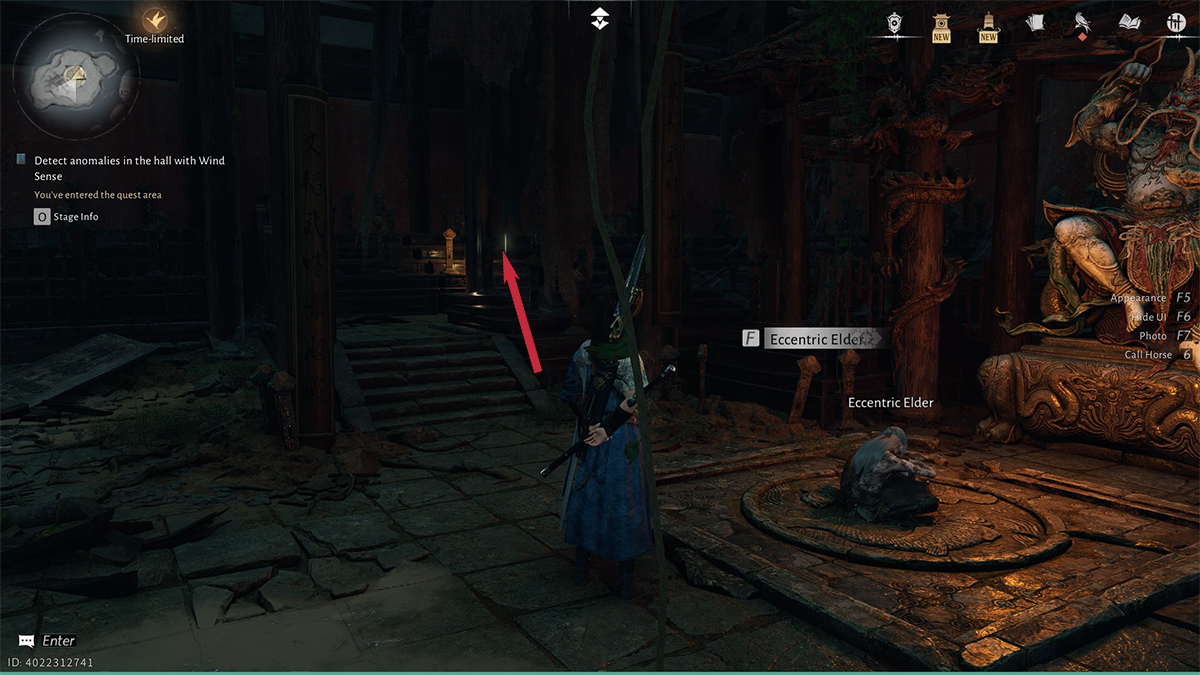Open the chat box labeled Enter
Screen dimensions: 1200x675
click(47, 641)
